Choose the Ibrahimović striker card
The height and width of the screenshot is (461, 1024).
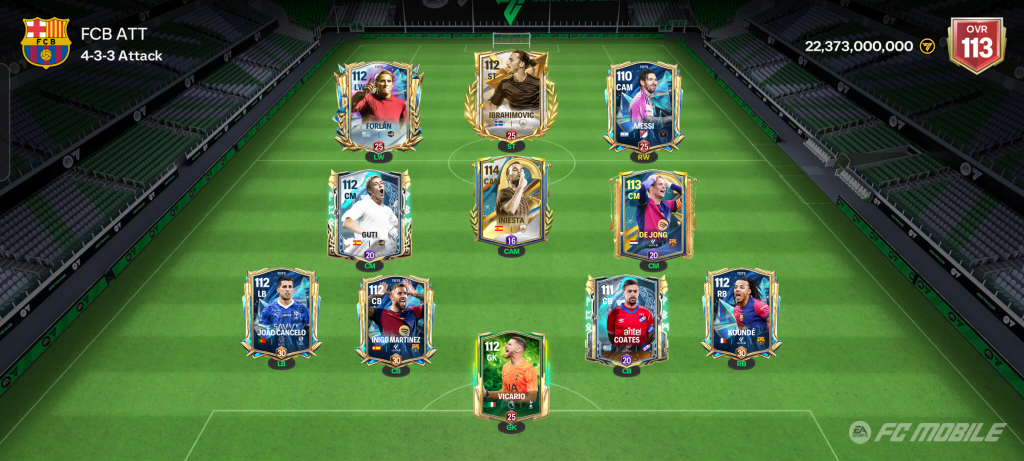tap(510, 95)
